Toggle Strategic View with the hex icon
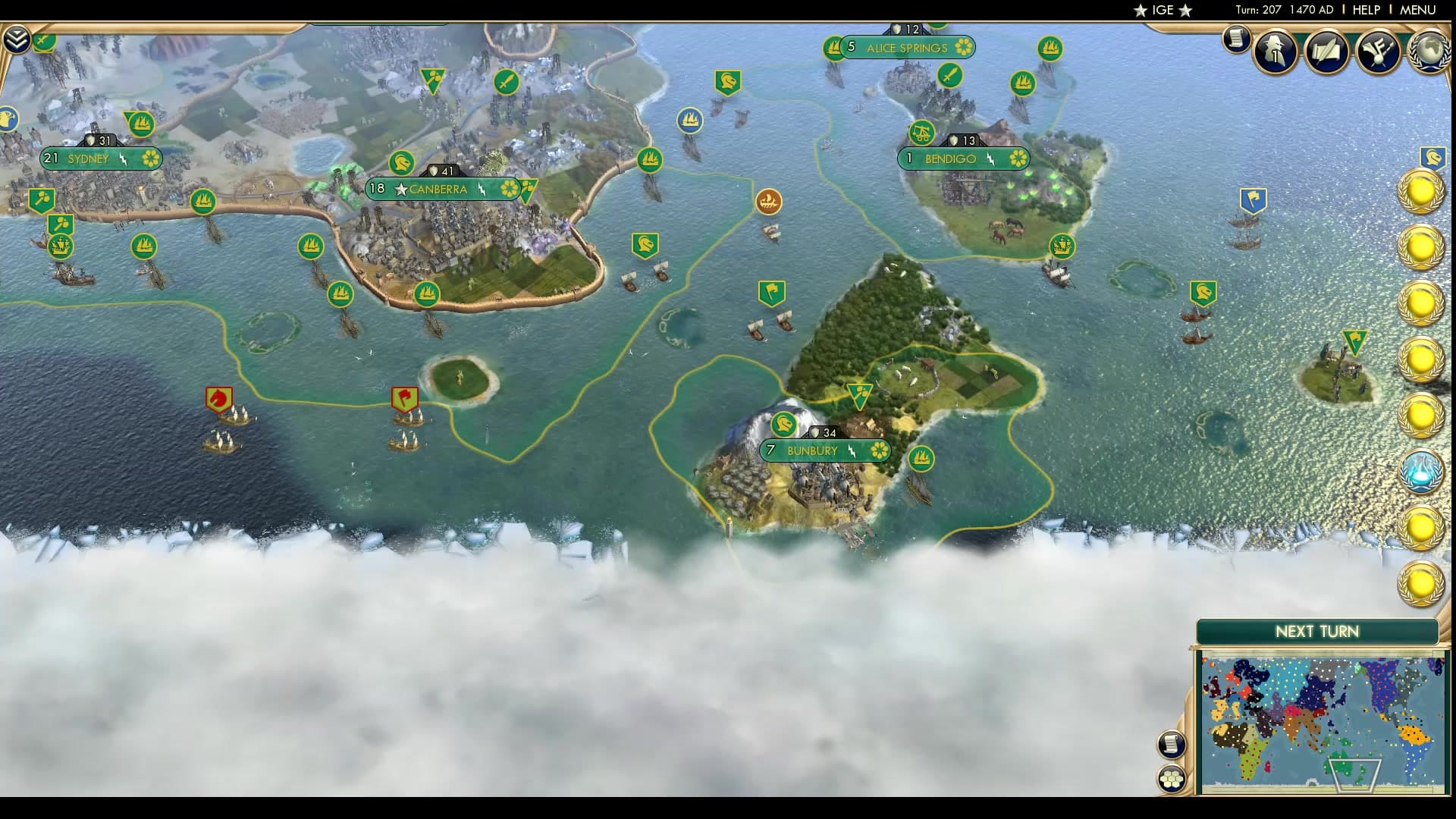Screen dimensions: 1456x819 (x=1172, y=777)
